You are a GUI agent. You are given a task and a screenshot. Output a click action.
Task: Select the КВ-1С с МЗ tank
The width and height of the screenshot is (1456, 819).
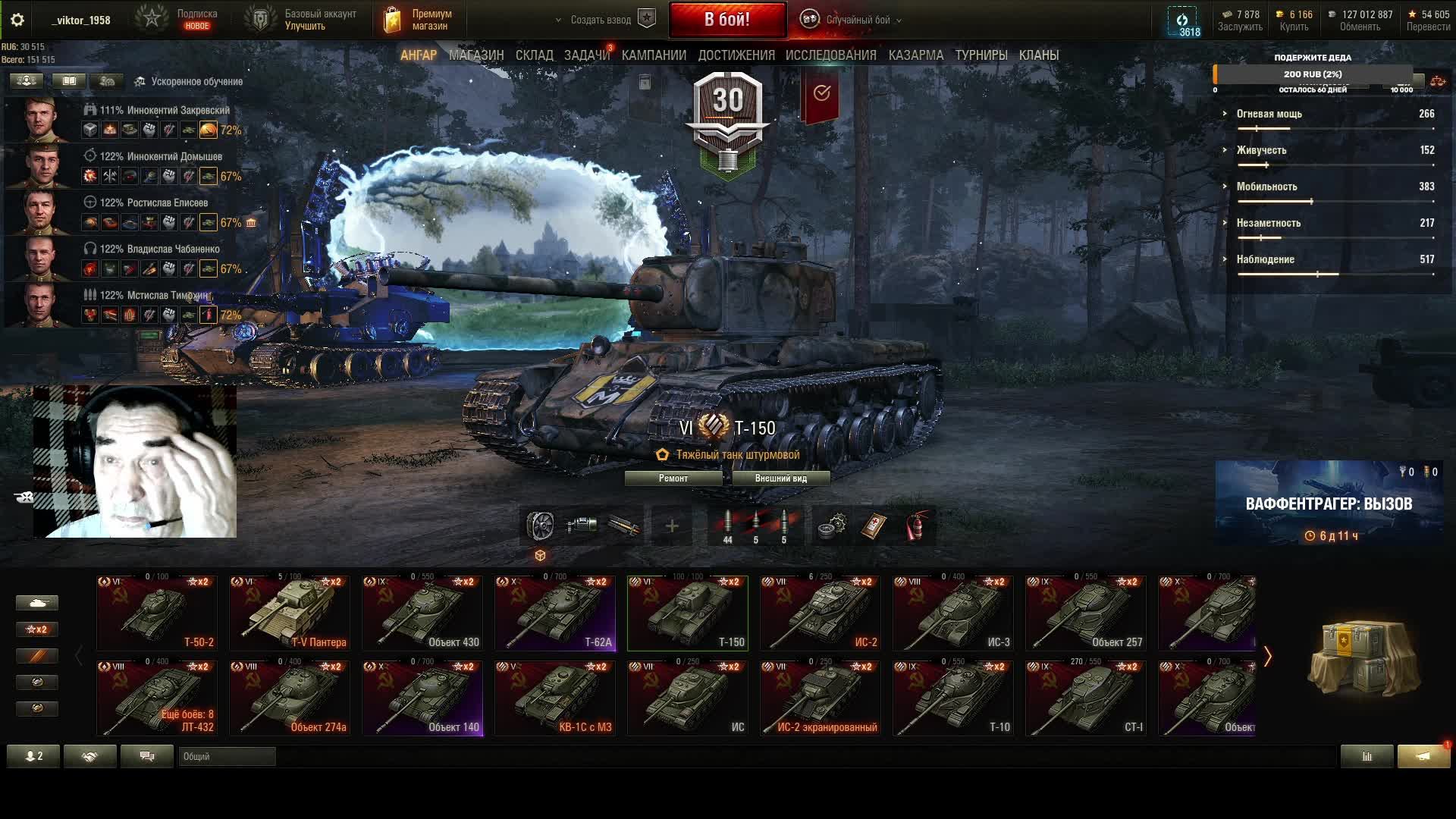pyautogui.click(x=554, y=698)
